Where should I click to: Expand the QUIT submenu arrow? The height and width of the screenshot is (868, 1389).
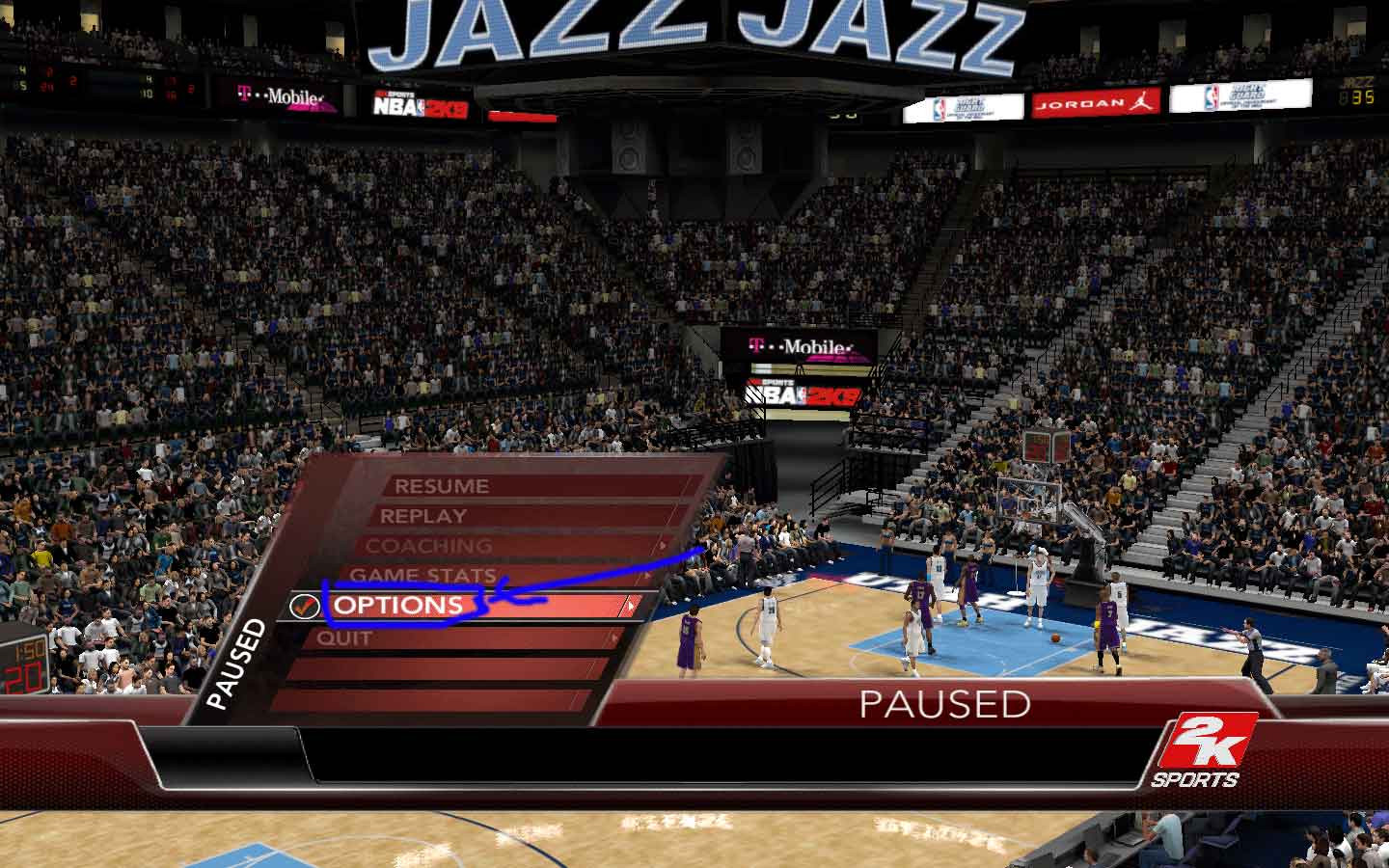[617, 637]
